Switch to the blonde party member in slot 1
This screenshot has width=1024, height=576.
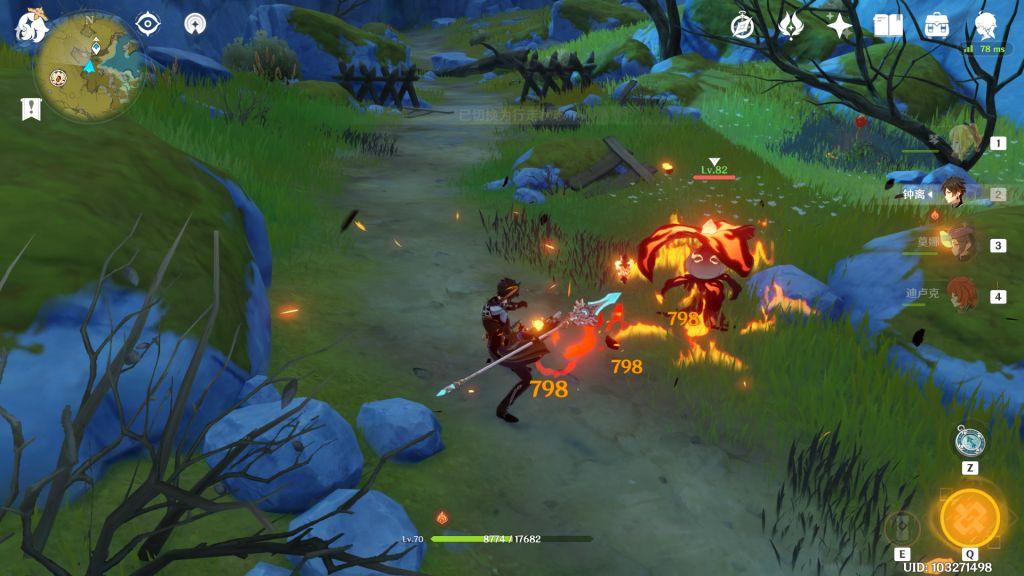[962, 142]
